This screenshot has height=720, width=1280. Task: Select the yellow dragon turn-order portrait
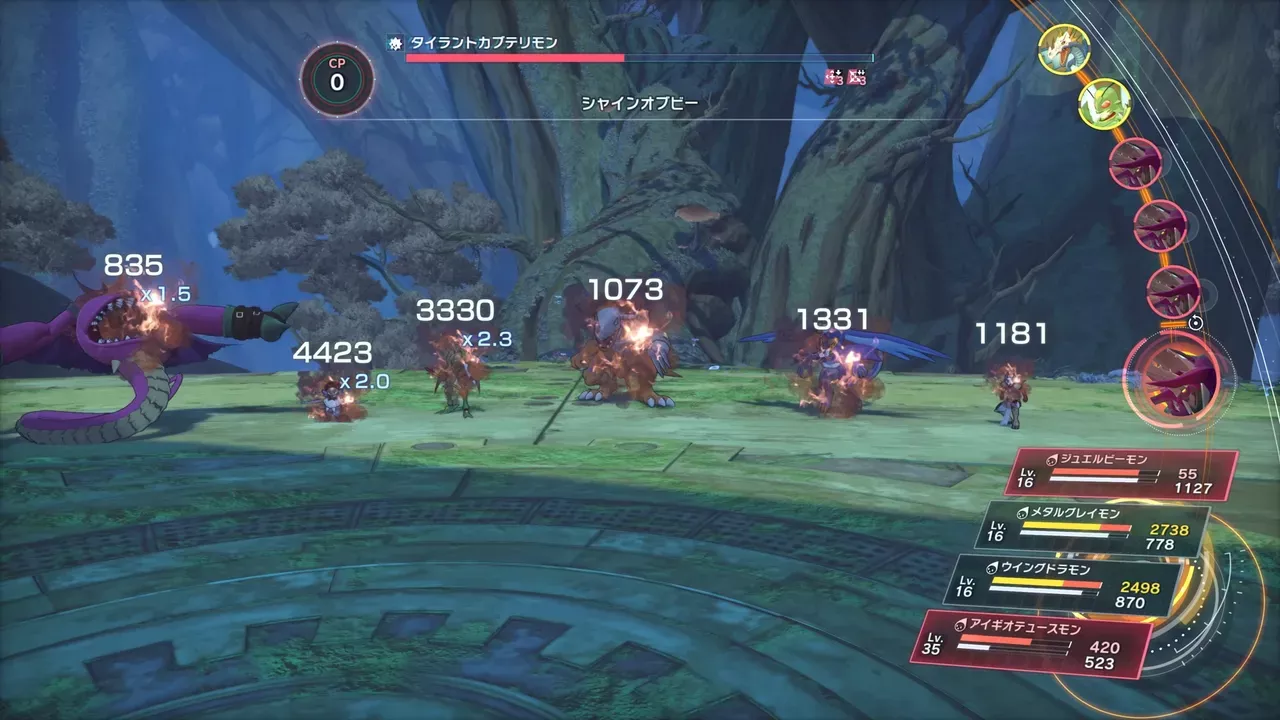(x=1063, y=48)
